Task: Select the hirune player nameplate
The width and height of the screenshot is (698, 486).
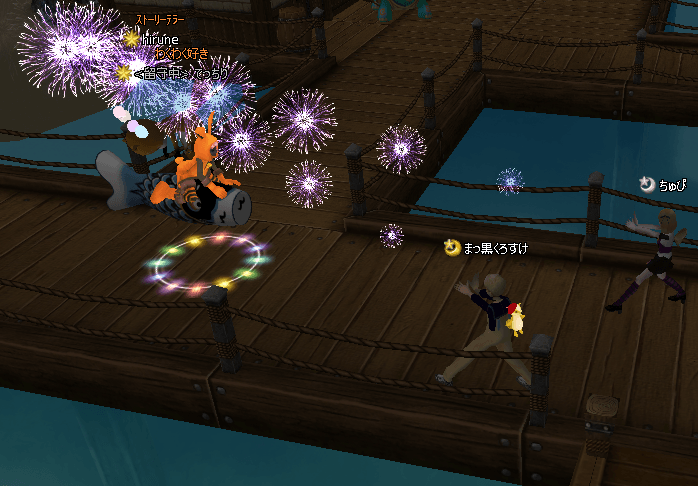Action: (159, 39)
